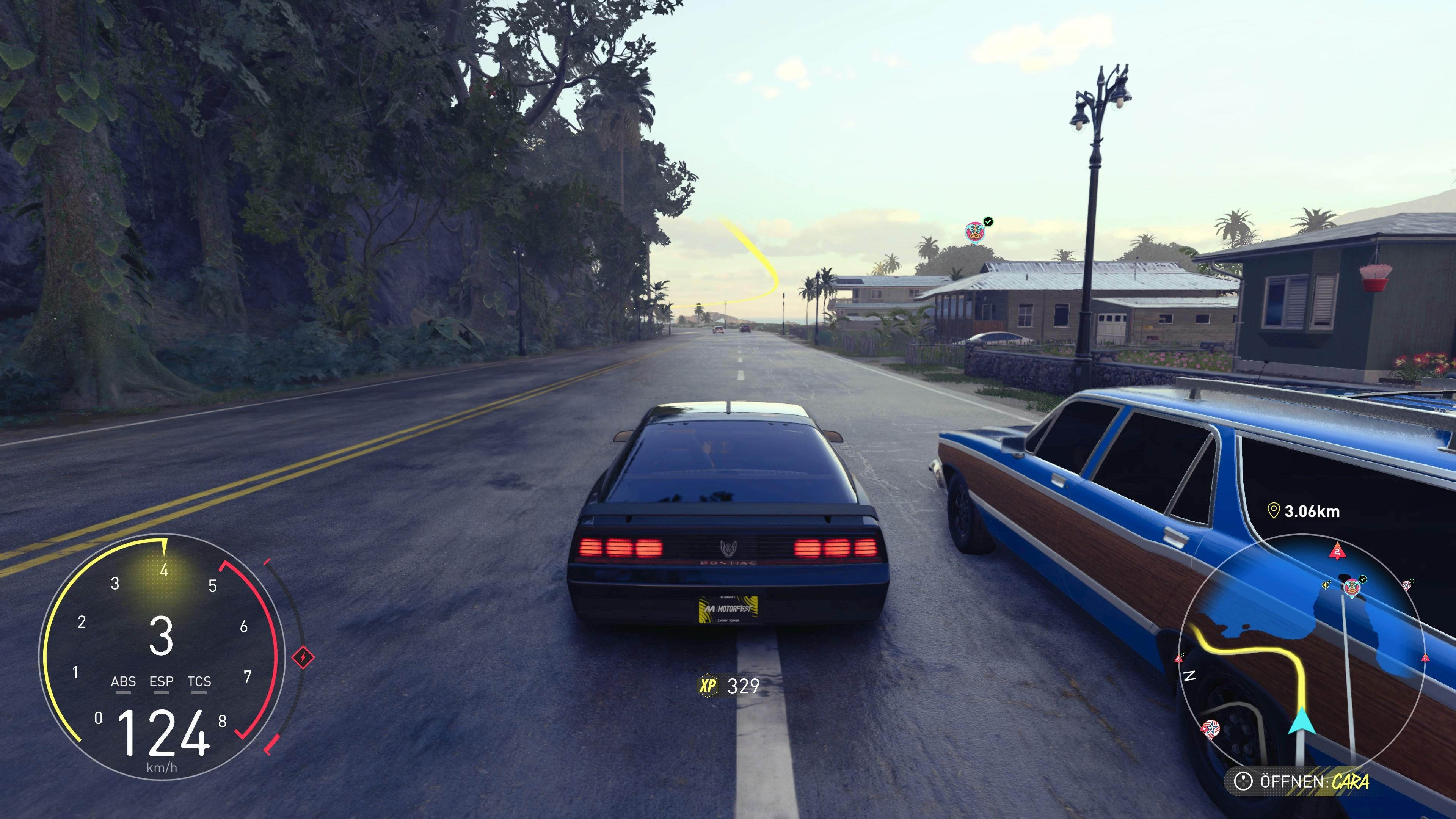This screenshot has width=1456, height=819.
Task: Select the star-heart icon on the minimap's right edge
Action: coord(1407,585)
